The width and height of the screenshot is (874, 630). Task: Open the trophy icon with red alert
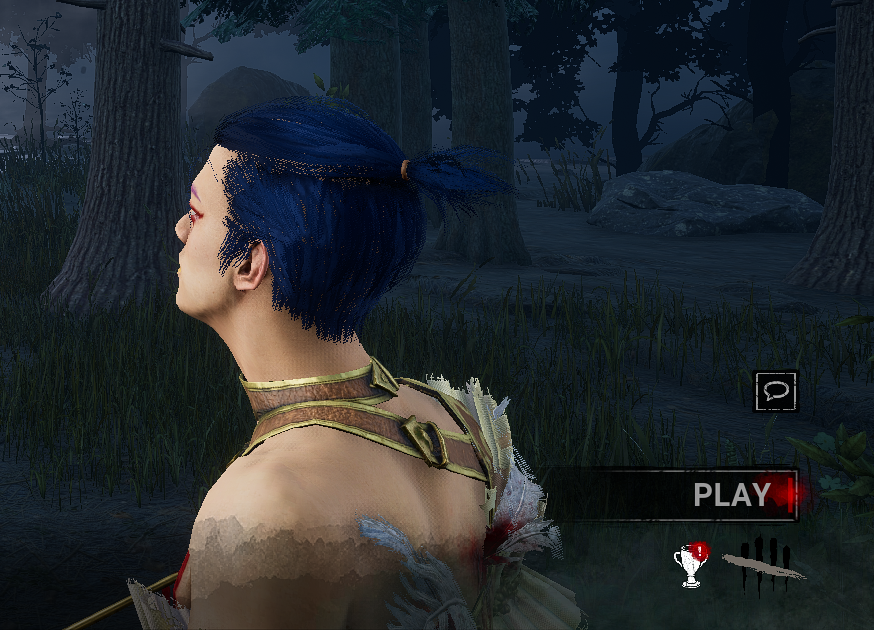[691, 566]
